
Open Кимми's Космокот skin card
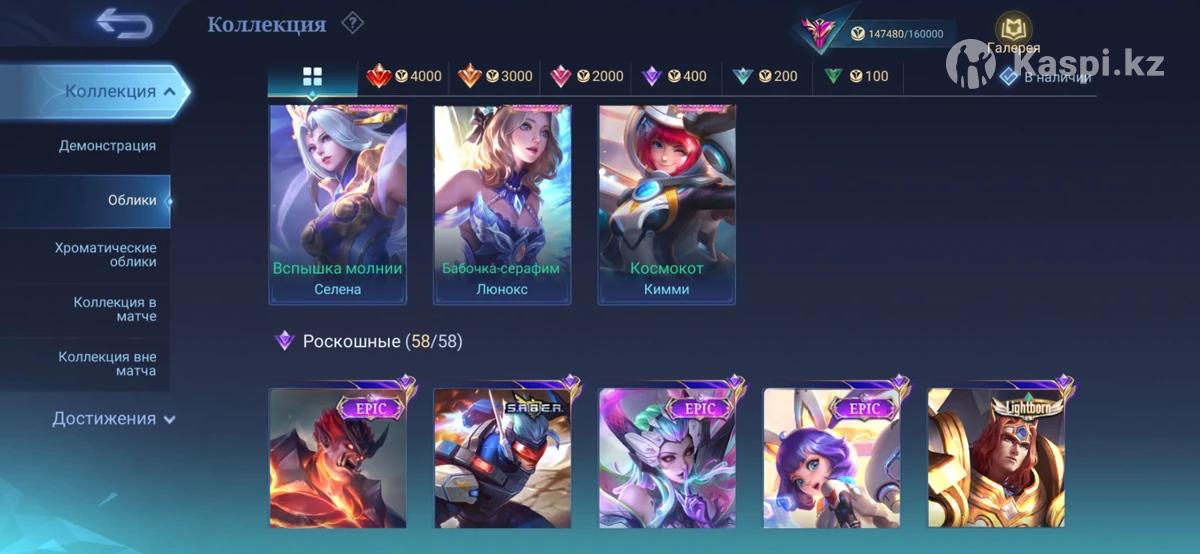coord(667,204)
